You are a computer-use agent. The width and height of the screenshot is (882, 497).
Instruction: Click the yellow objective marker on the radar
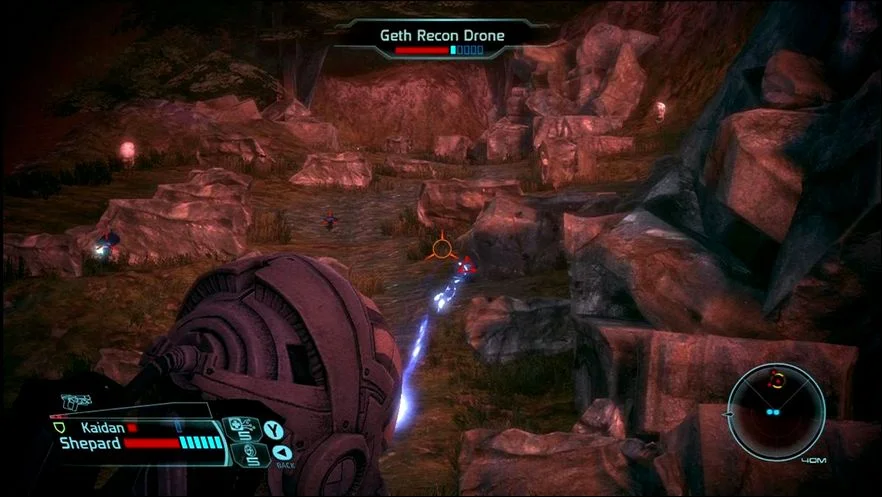pos(776,378)
